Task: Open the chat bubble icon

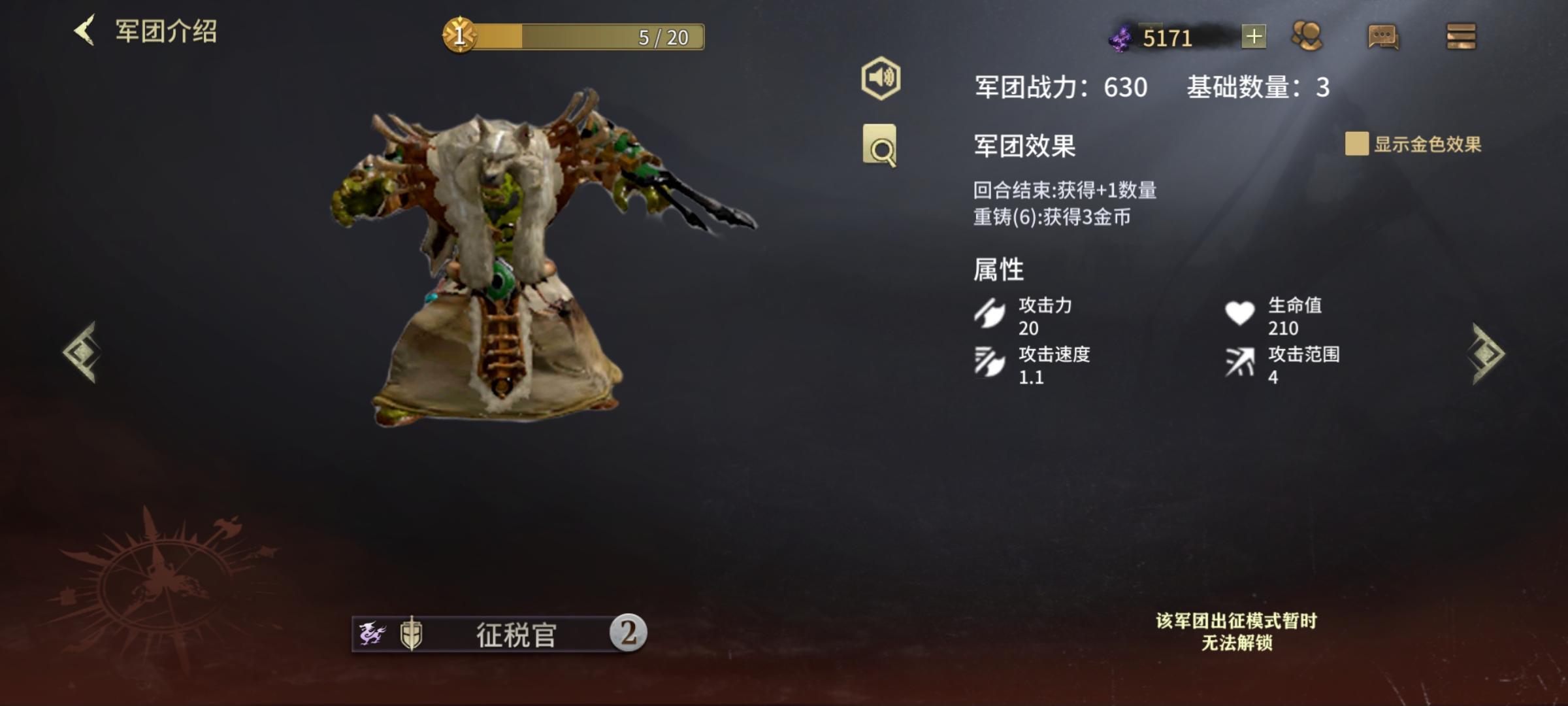Action: click(x=1382, y=37)
